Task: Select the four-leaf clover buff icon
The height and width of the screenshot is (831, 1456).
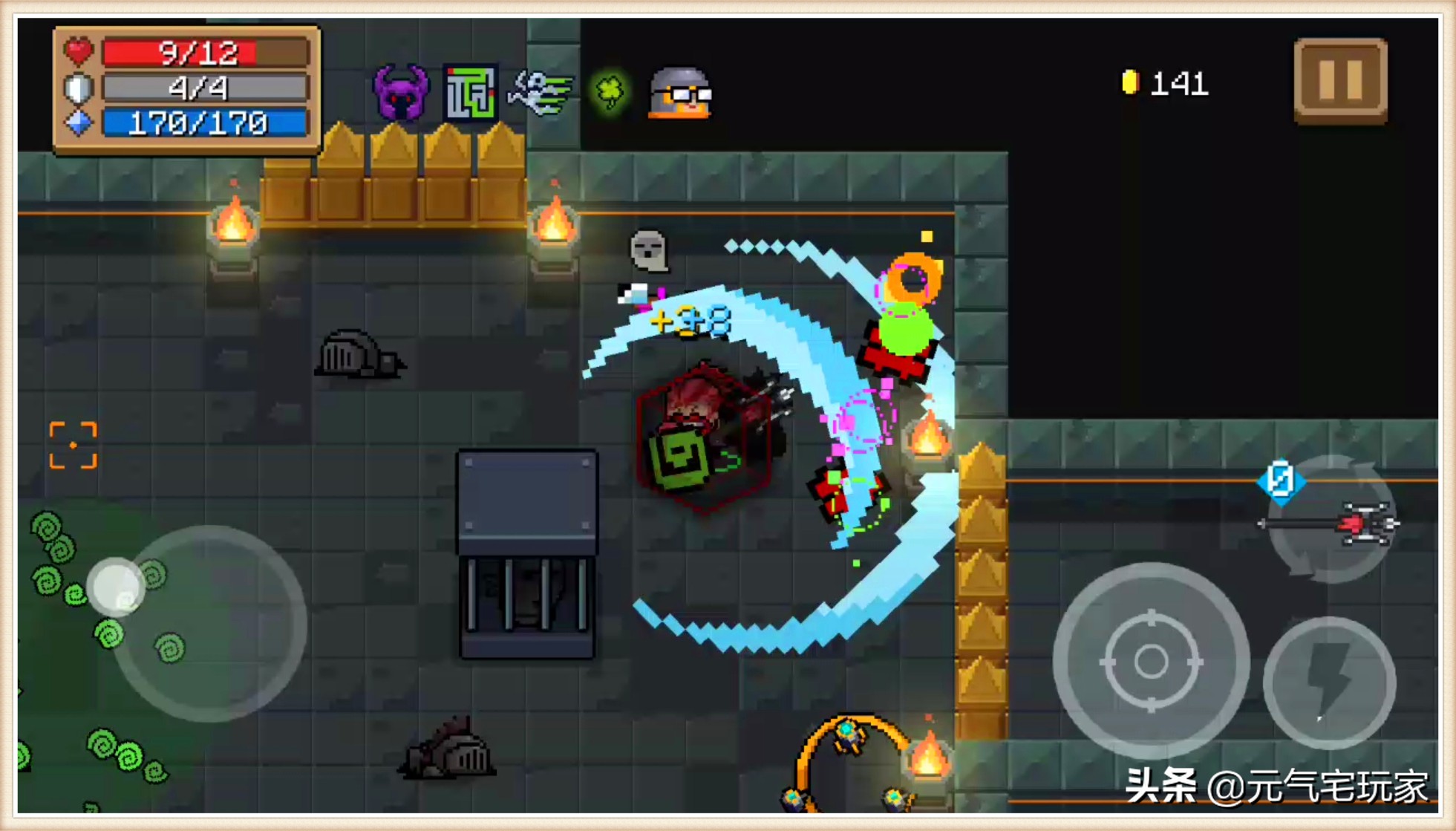Action: (610, 93)
